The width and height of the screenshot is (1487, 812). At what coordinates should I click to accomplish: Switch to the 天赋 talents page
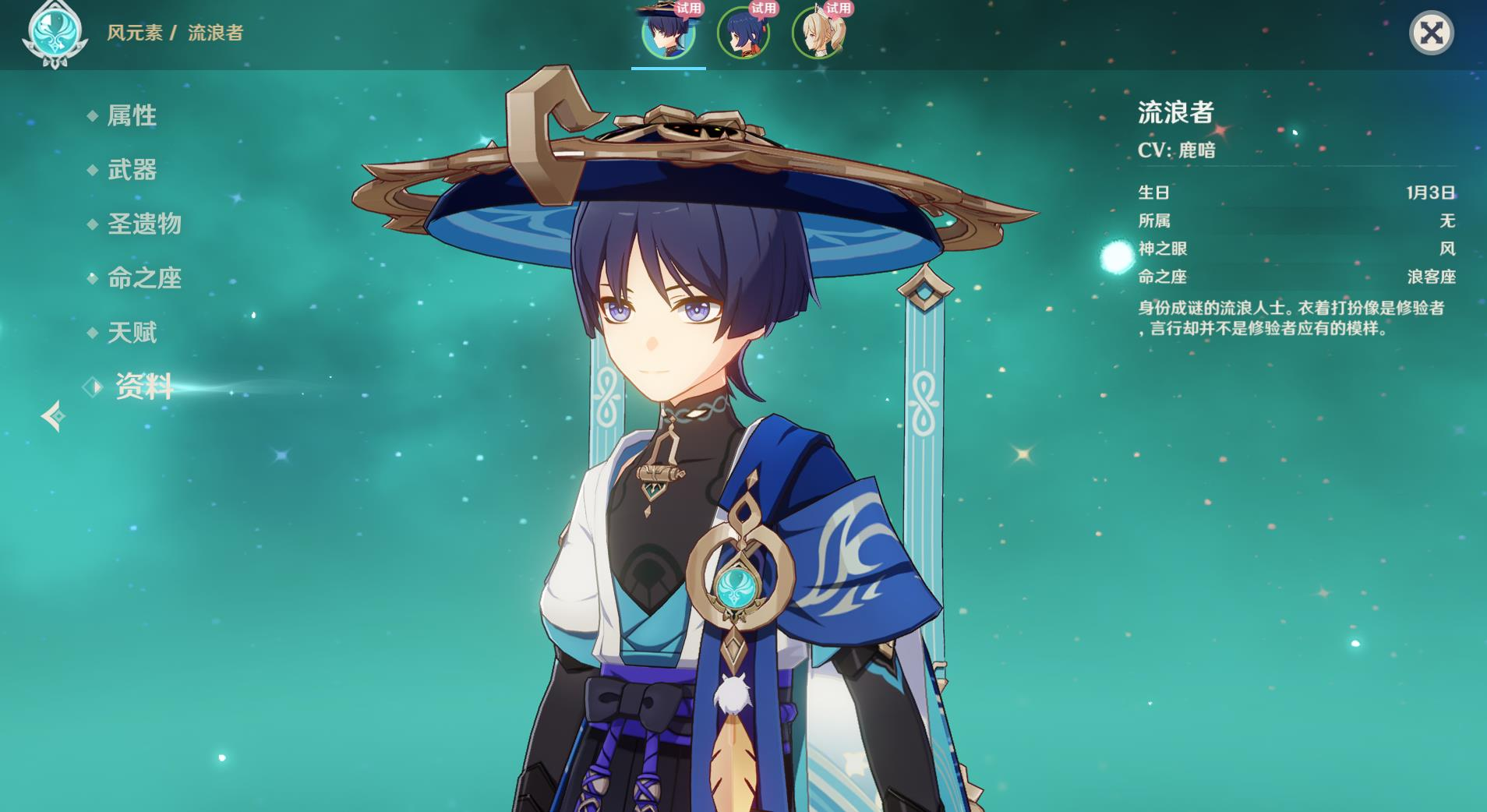tap(131, 333)
